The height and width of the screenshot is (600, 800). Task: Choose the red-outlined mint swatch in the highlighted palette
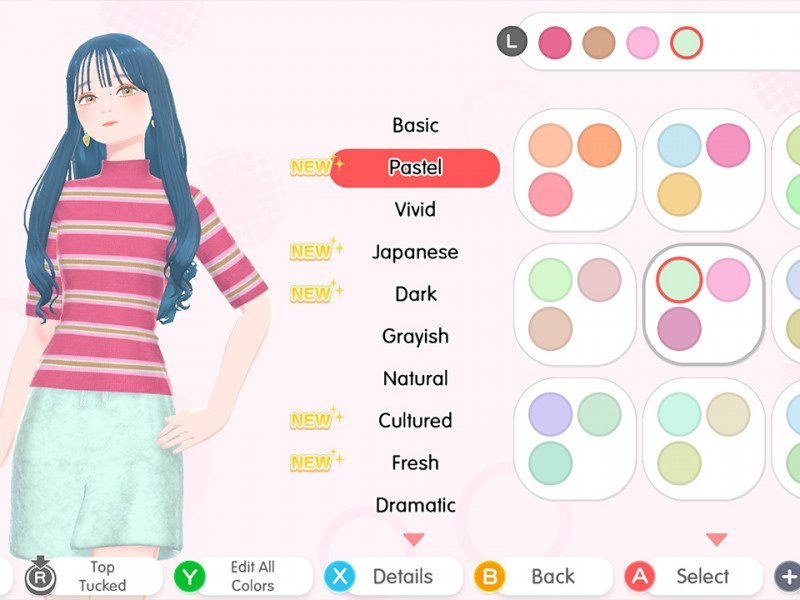679,280
